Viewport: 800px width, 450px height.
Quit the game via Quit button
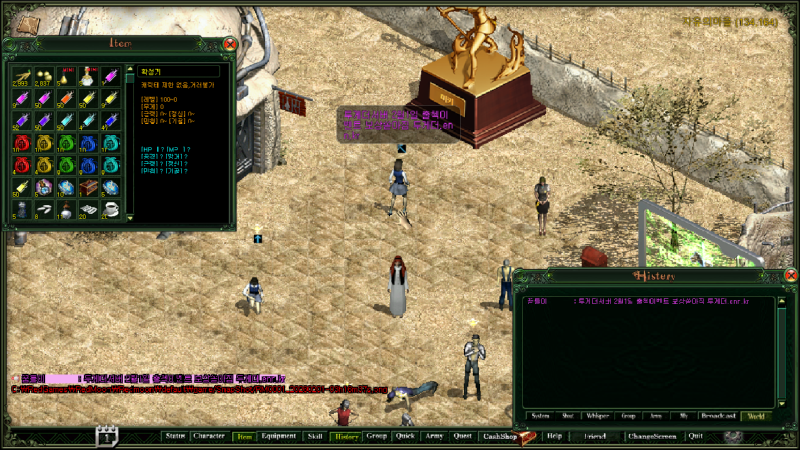click(x=695, y=436)
